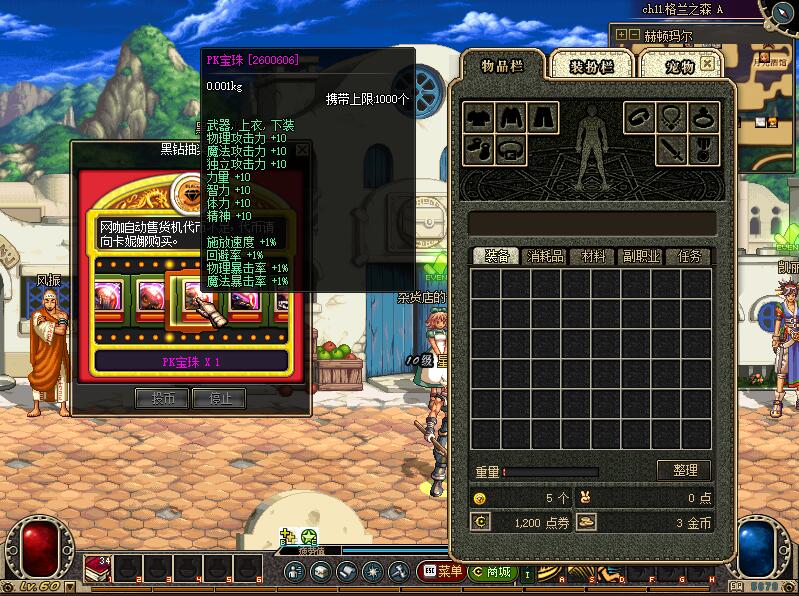This screenshot has height=596, width=799.
Task: Sort the inventory with 整理
Action: click(x=684, y=470)
